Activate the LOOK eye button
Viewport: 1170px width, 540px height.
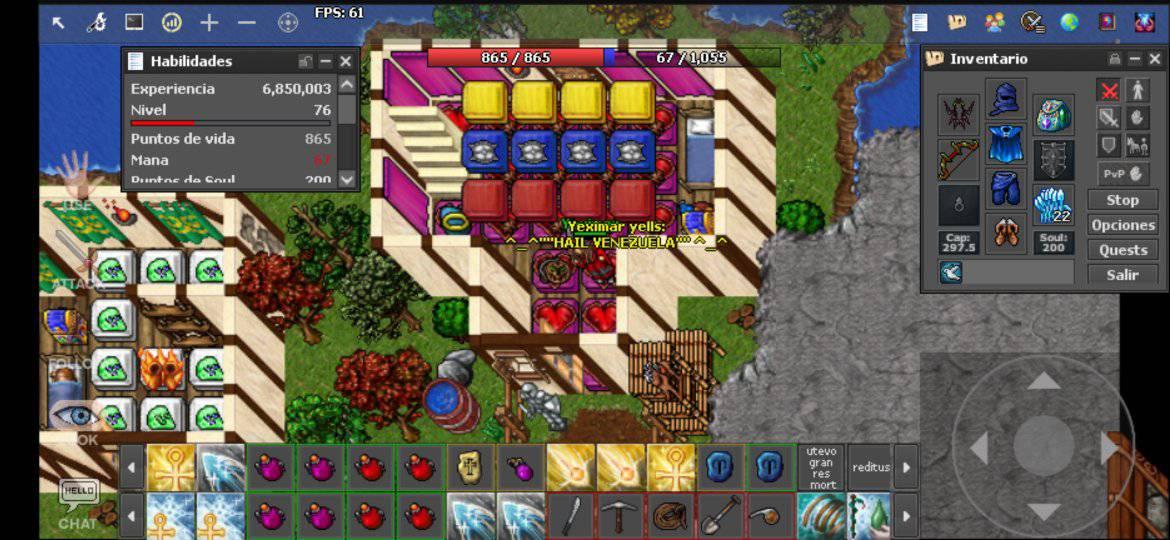coord(75,417)
